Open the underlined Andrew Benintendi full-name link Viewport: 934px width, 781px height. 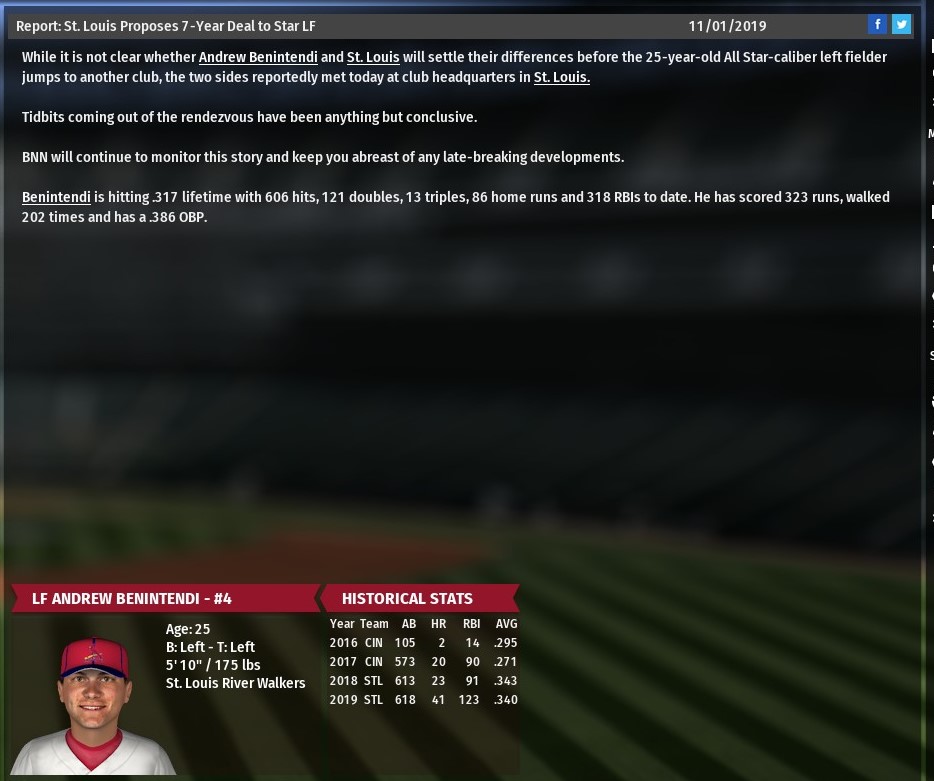coord(258,57)
